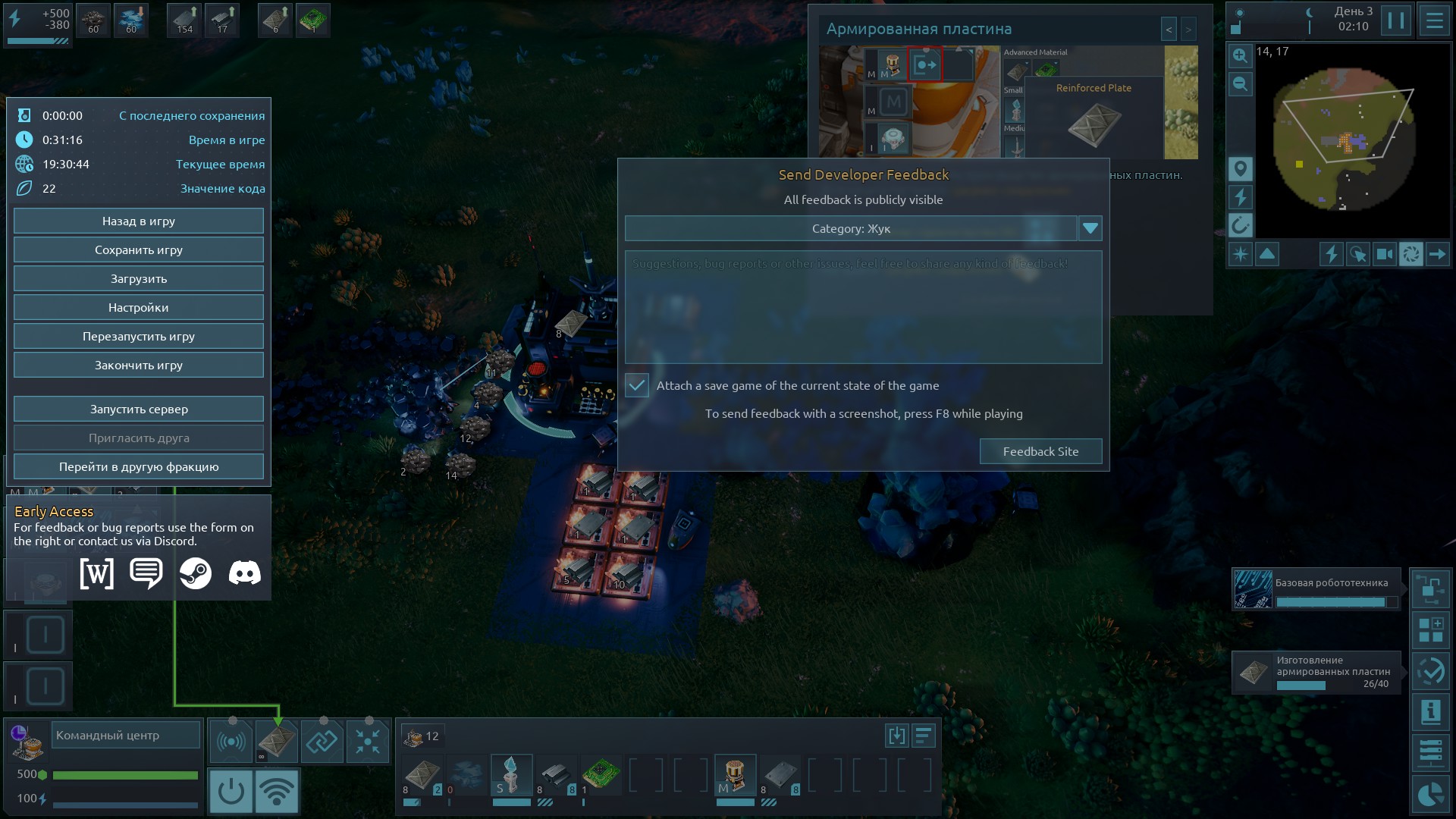Pause the game with the pause button
The width and height of the screenshot is (1456, 819).
(x=1395, y=20)
